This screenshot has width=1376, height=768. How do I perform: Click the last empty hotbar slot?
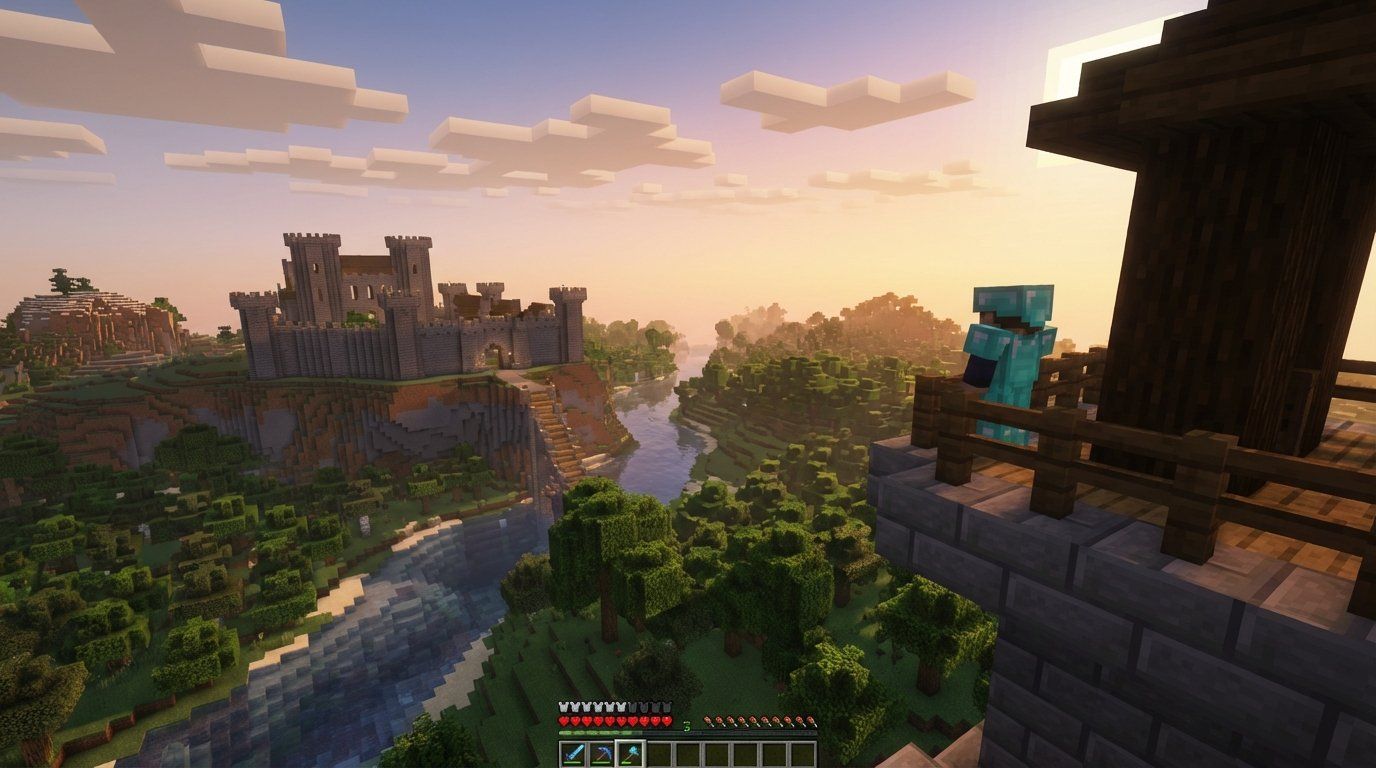pyautogui.click(x=802, y=753)
